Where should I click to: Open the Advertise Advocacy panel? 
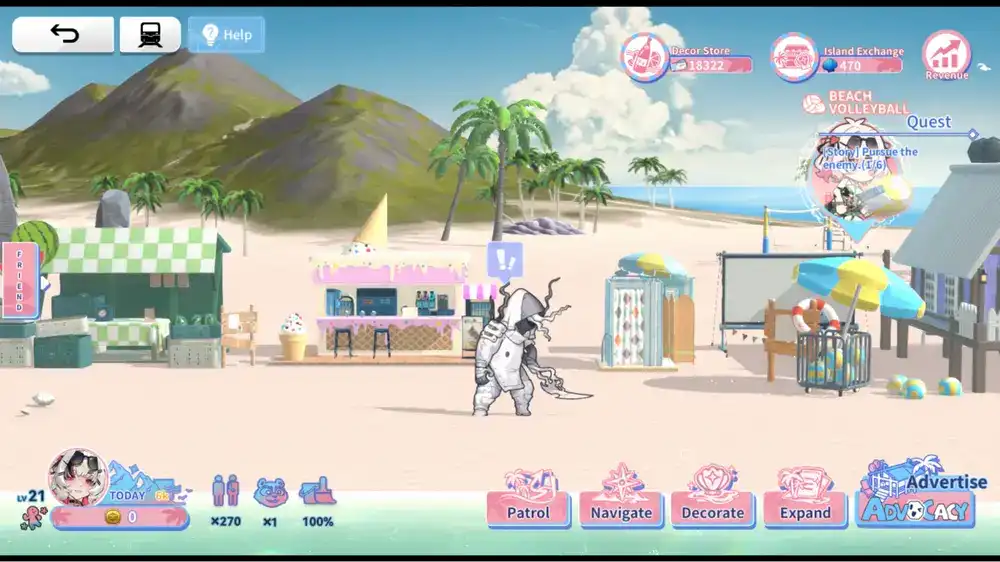coord(917,497)
